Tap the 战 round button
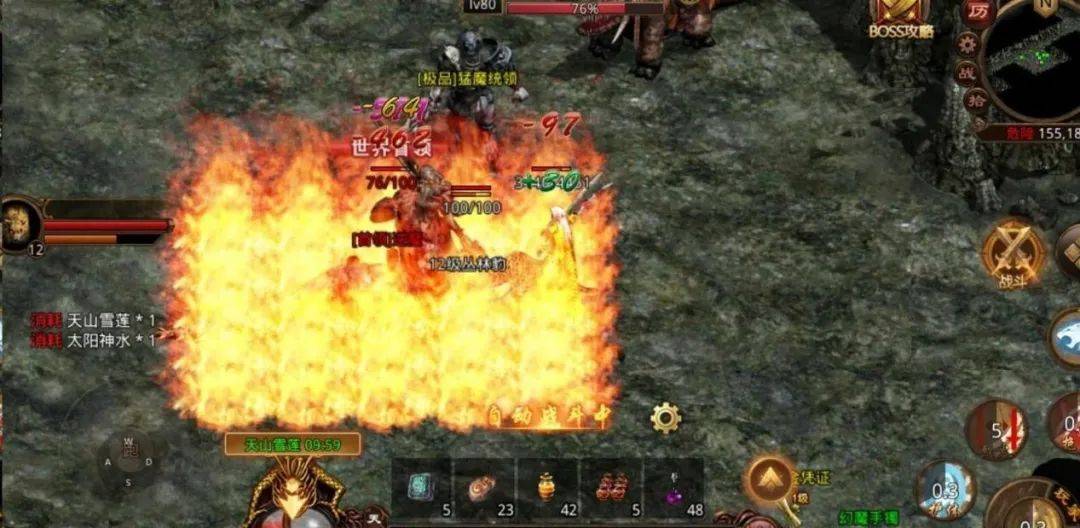 (968, 72)
